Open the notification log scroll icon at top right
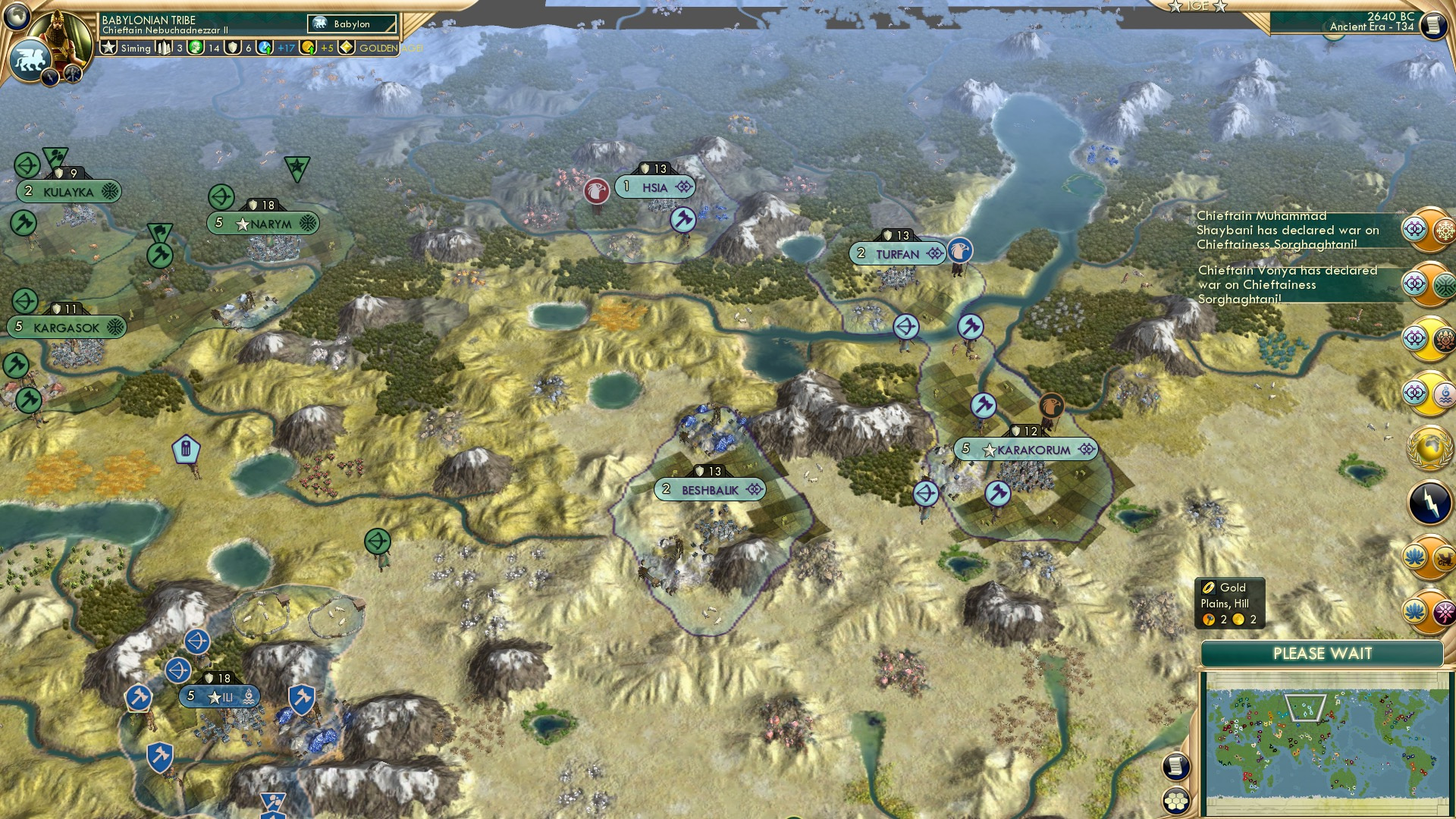 1436,27
